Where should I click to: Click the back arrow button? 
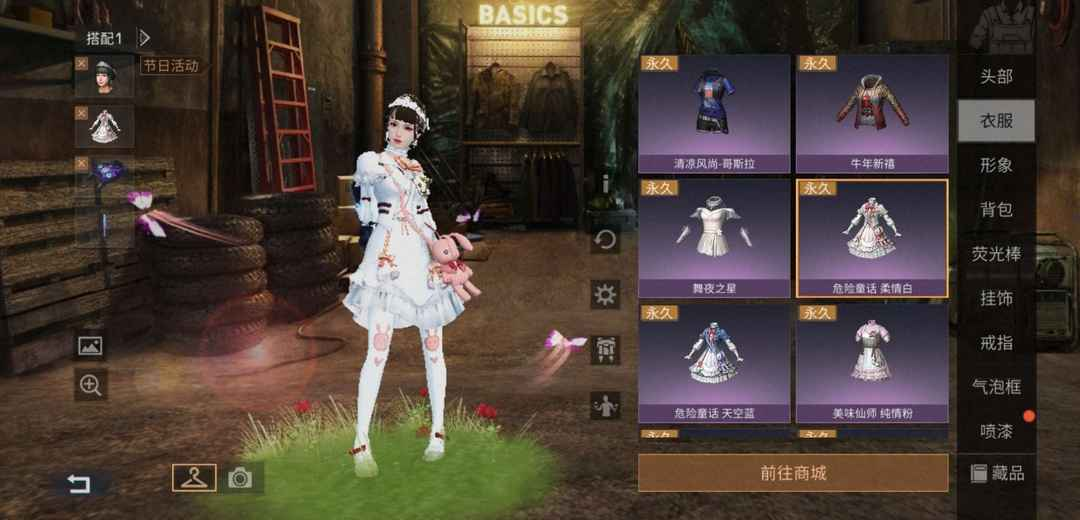pyautogui.click(x=79, y=484)
